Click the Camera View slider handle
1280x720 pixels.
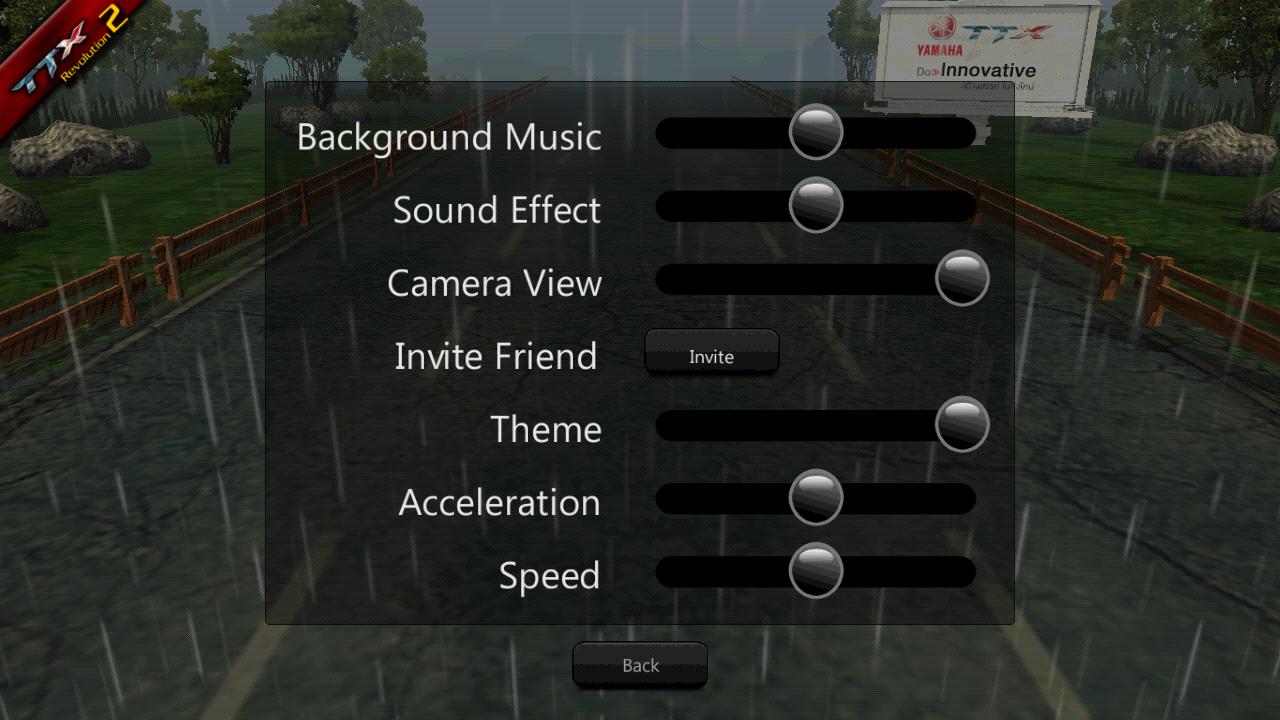coord(962,279)
